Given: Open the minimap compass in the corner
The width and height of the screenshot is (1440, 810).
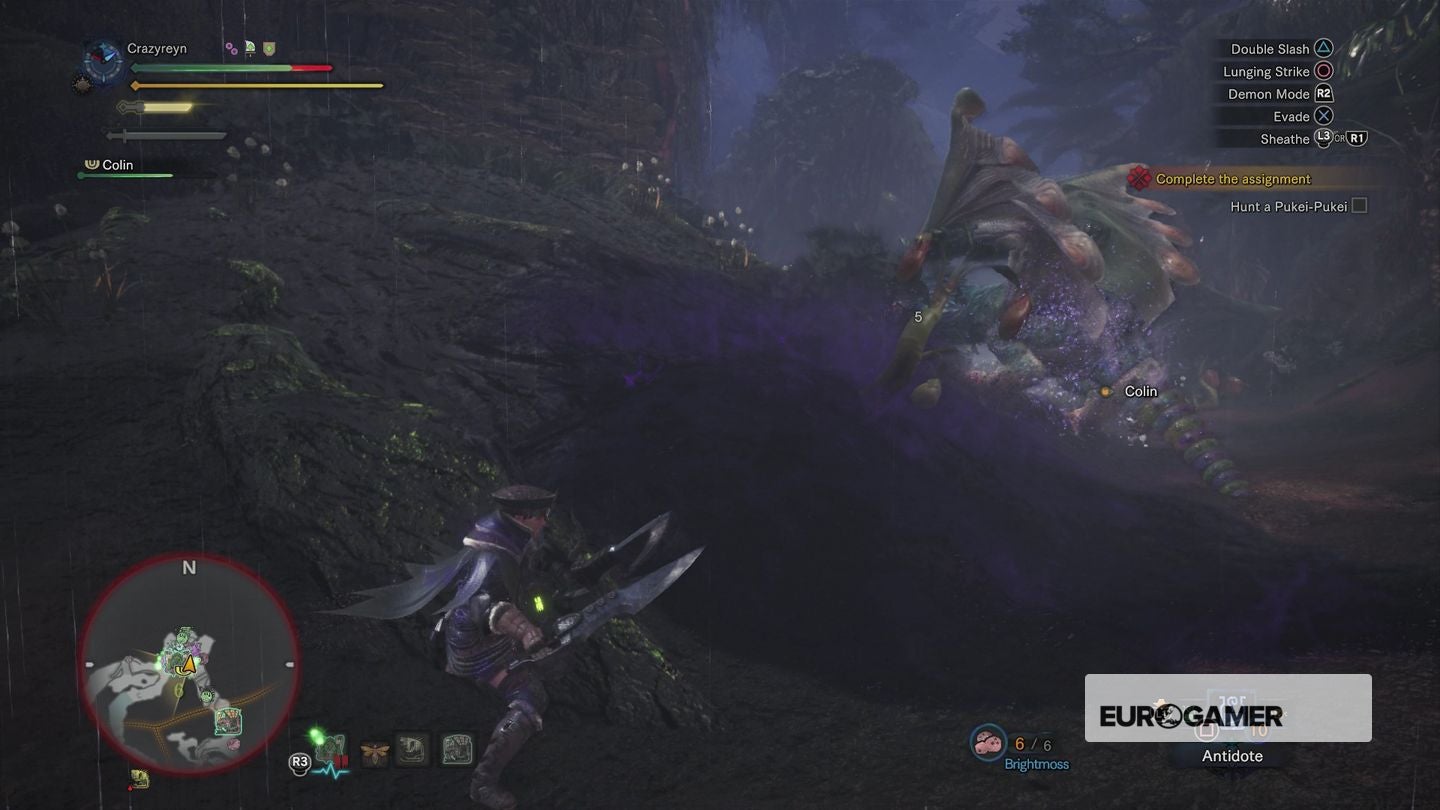Looking at the screenshot, I should 186,663.
